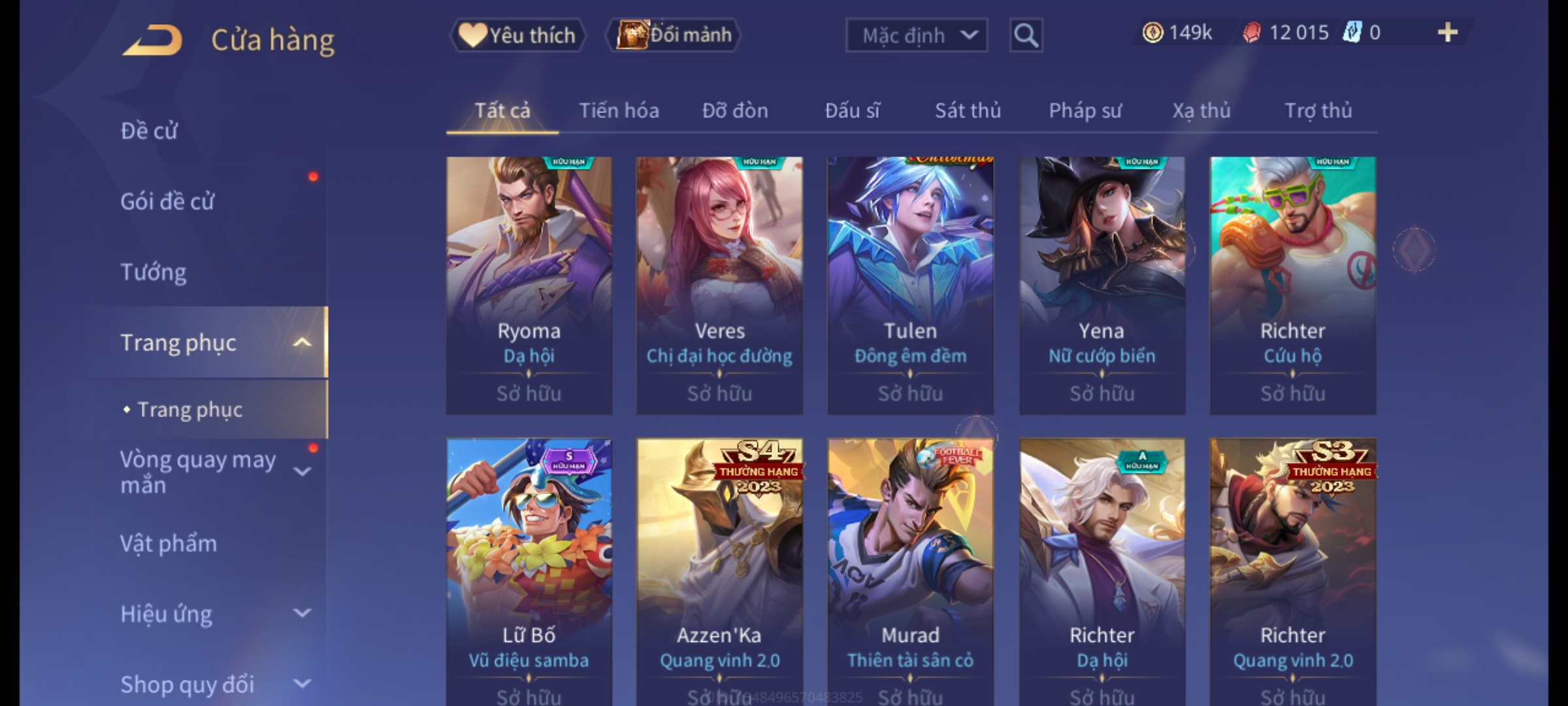Open the Yêu thích favorites list
This screenshot has width=1568, height=706.
click(x=517, y=35)
